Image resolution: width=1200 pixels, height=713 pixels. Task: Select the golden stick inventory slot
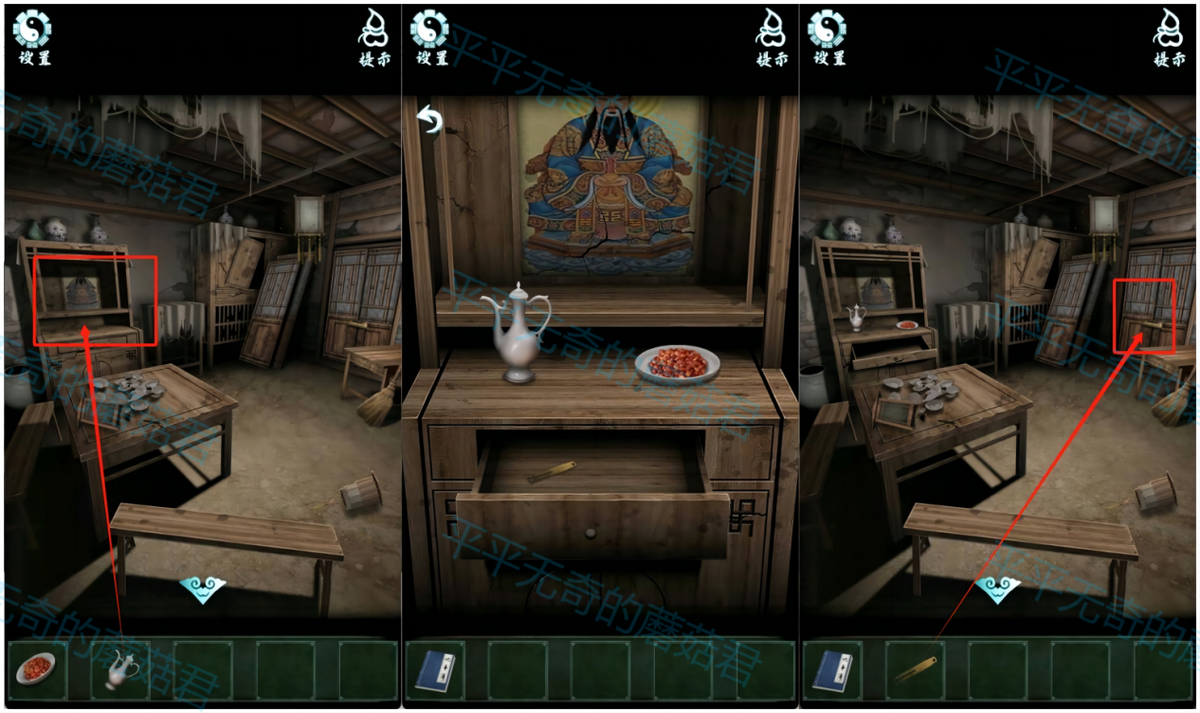pyautogui.click(x=914, y=669)
